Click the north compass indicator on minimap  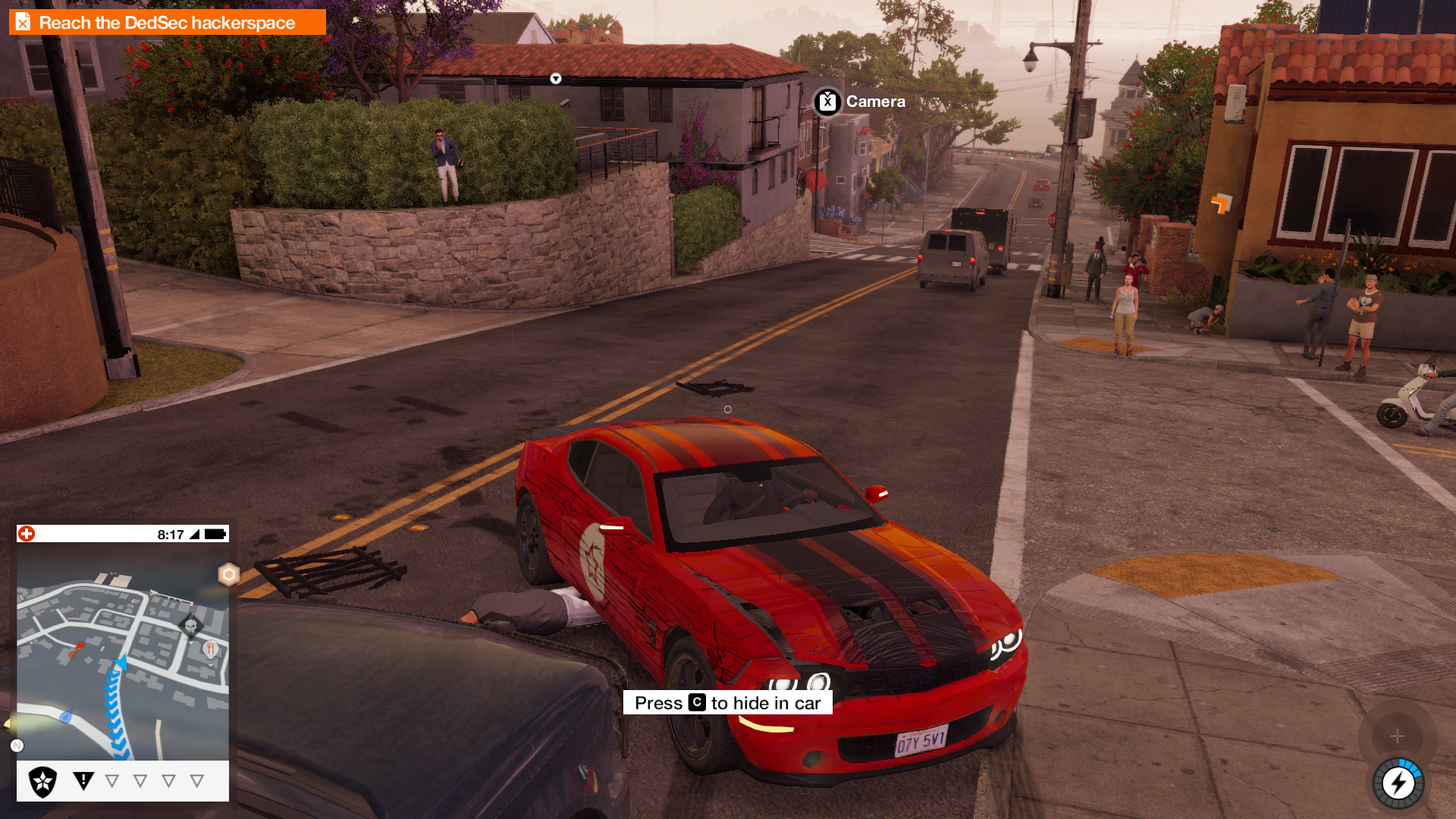17,745
